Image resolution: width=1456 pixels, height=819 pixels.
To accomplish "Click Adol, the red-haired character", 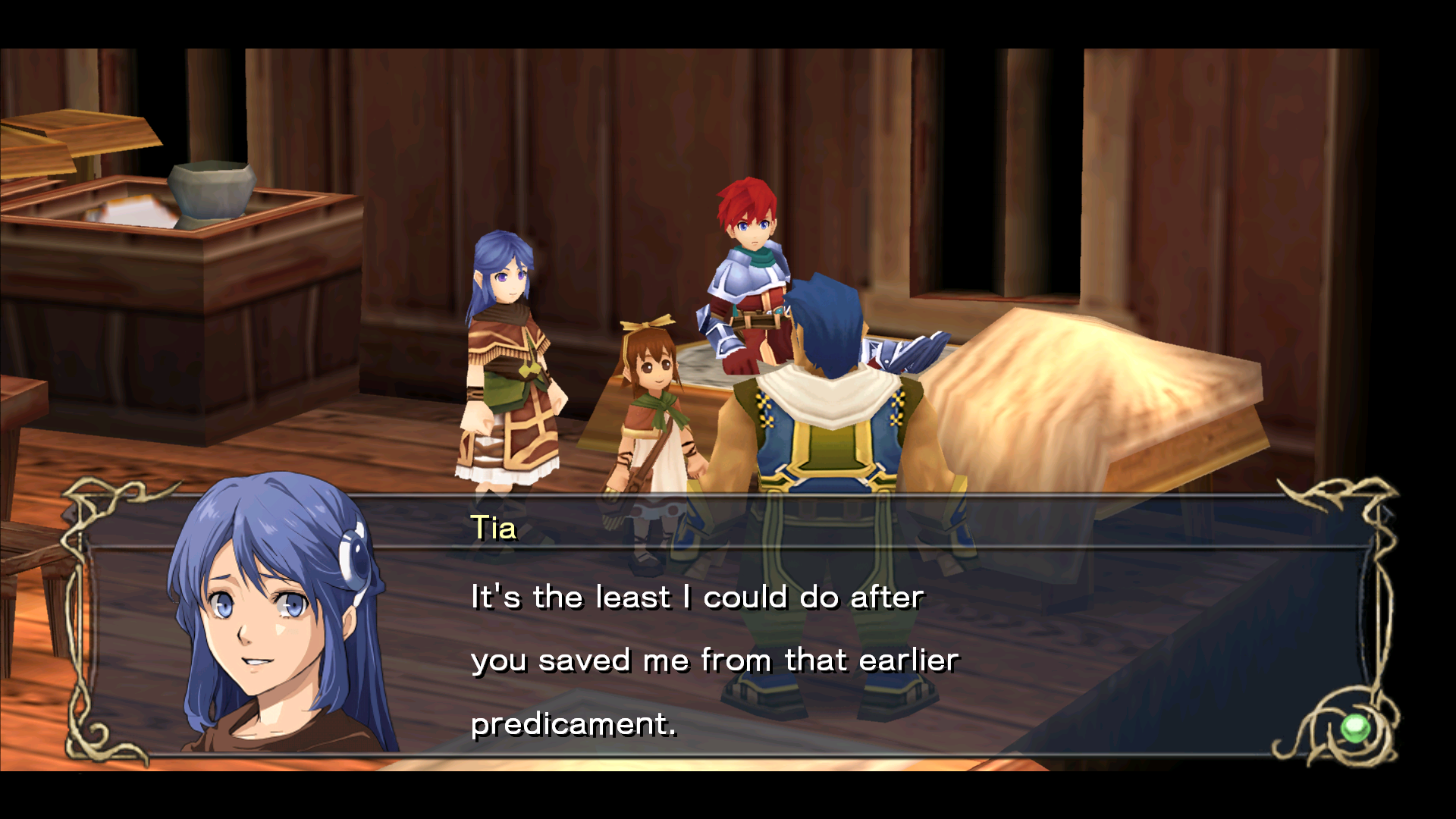I will [x=751, y=250].
